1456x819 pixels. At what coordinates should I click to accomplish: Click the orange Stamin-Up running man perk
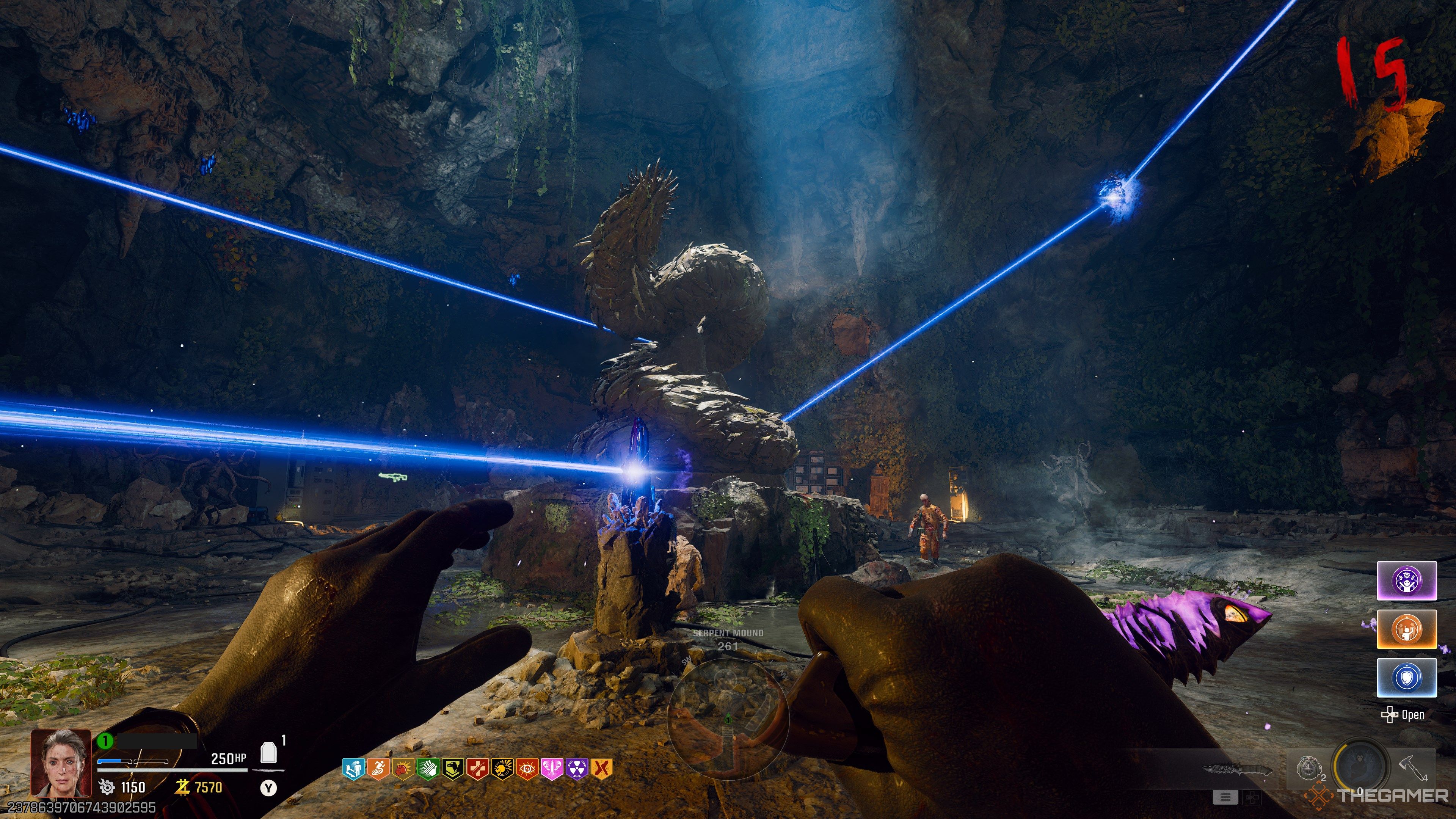(378, 769)
